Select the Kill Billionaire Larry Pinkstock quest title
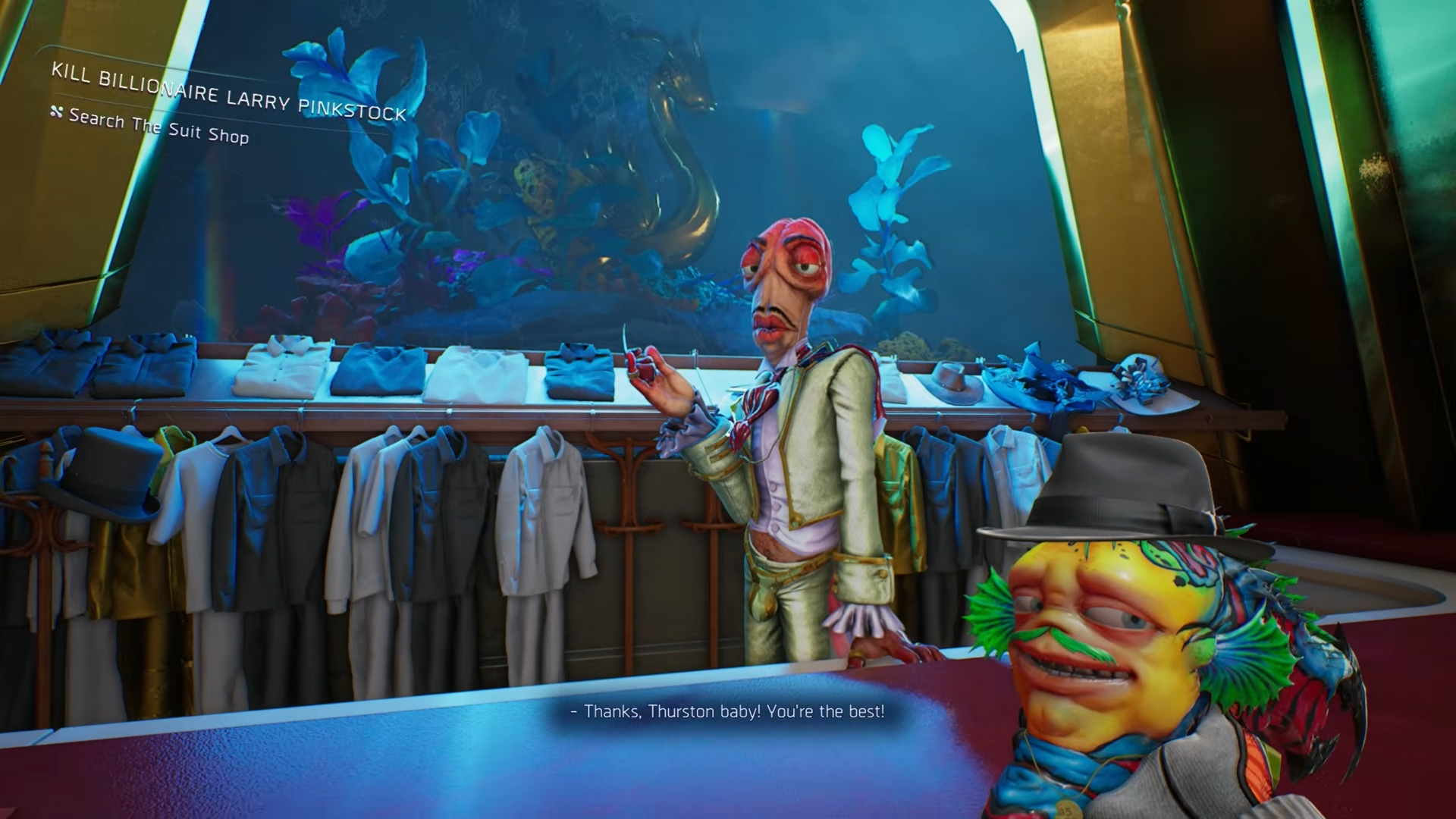The width and height of the screenshot is (1456, 819). (x=228, y=92)
